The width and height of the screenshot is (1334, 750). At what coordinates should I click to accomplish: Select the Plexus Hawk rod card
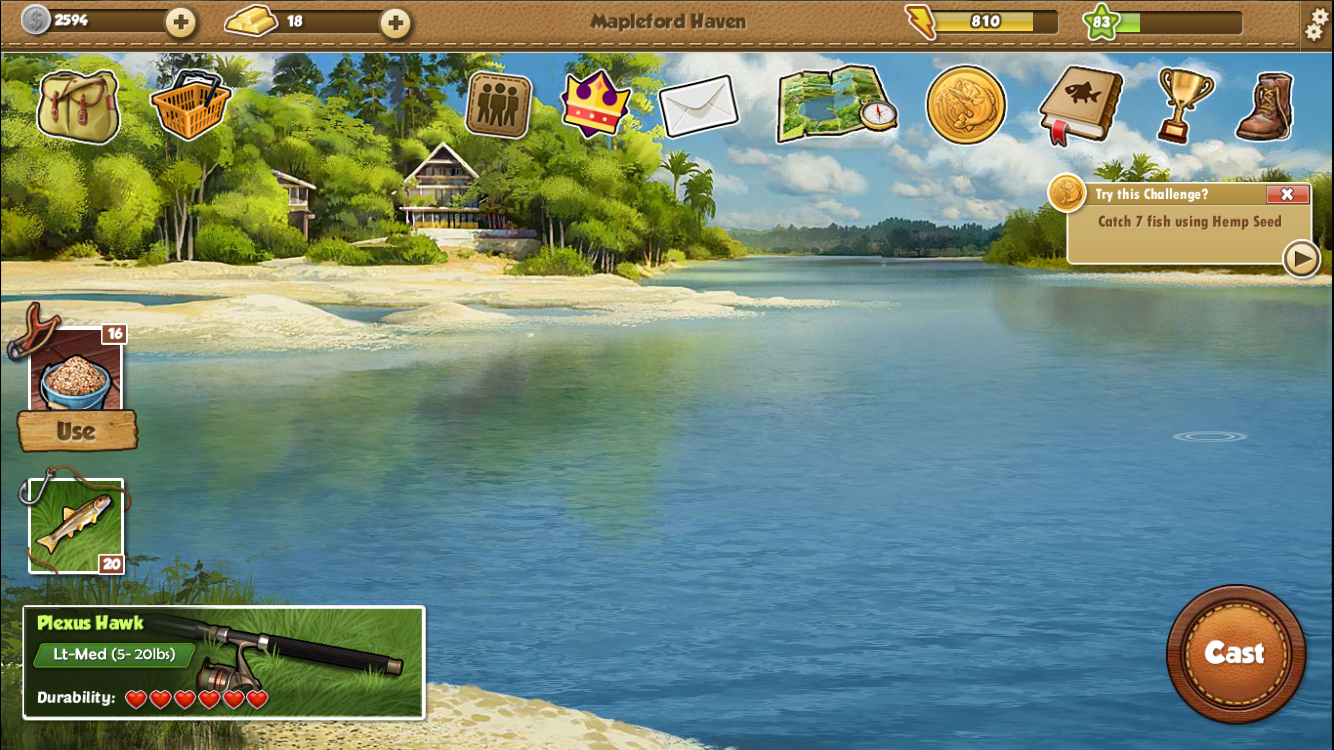pyautogui.click(x=225, y=662)
